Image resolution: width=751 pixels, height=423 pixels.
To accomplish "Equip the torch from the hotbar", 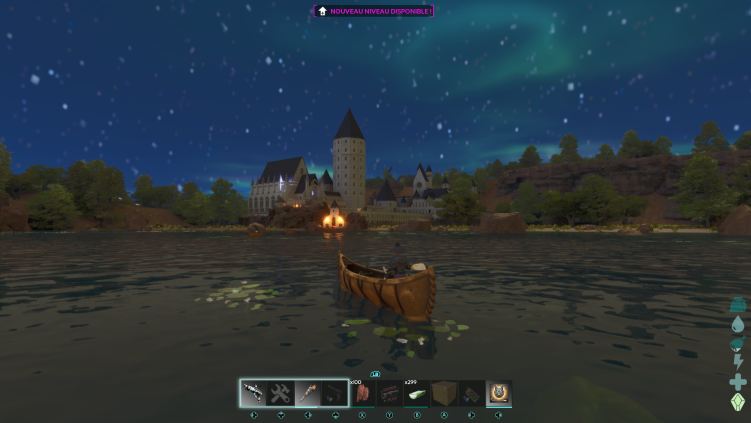I will click(x=308, y=393).
